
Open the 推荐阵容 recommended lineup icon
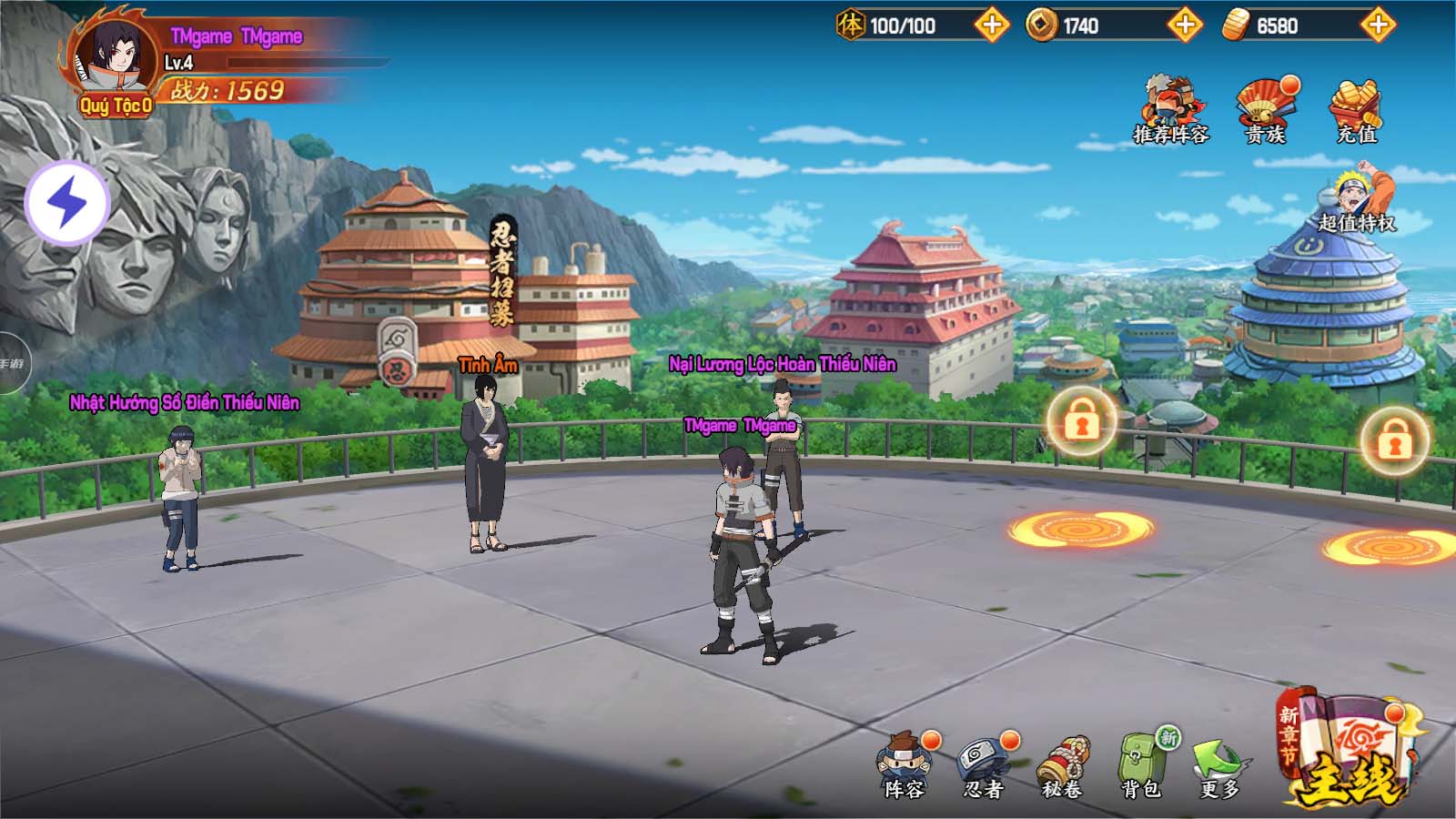pyautogui.click(x=1171, y=109)
